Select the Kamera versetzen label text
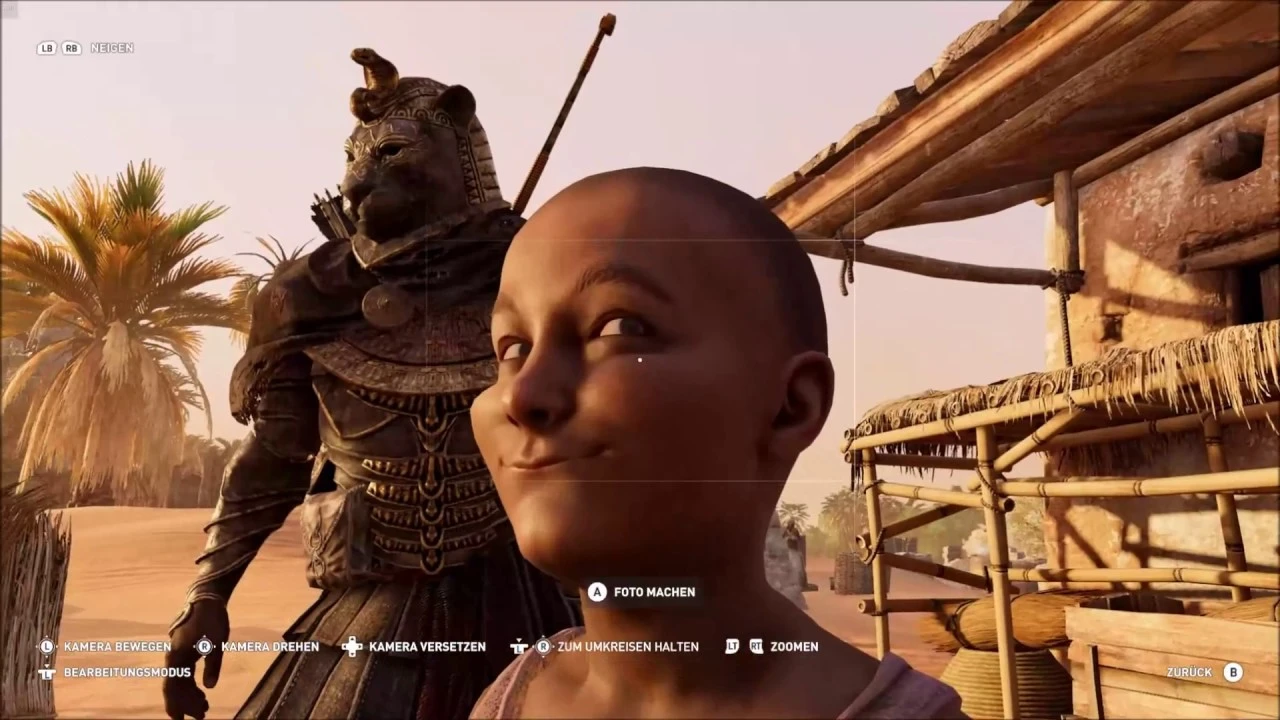 click(427, 647)
